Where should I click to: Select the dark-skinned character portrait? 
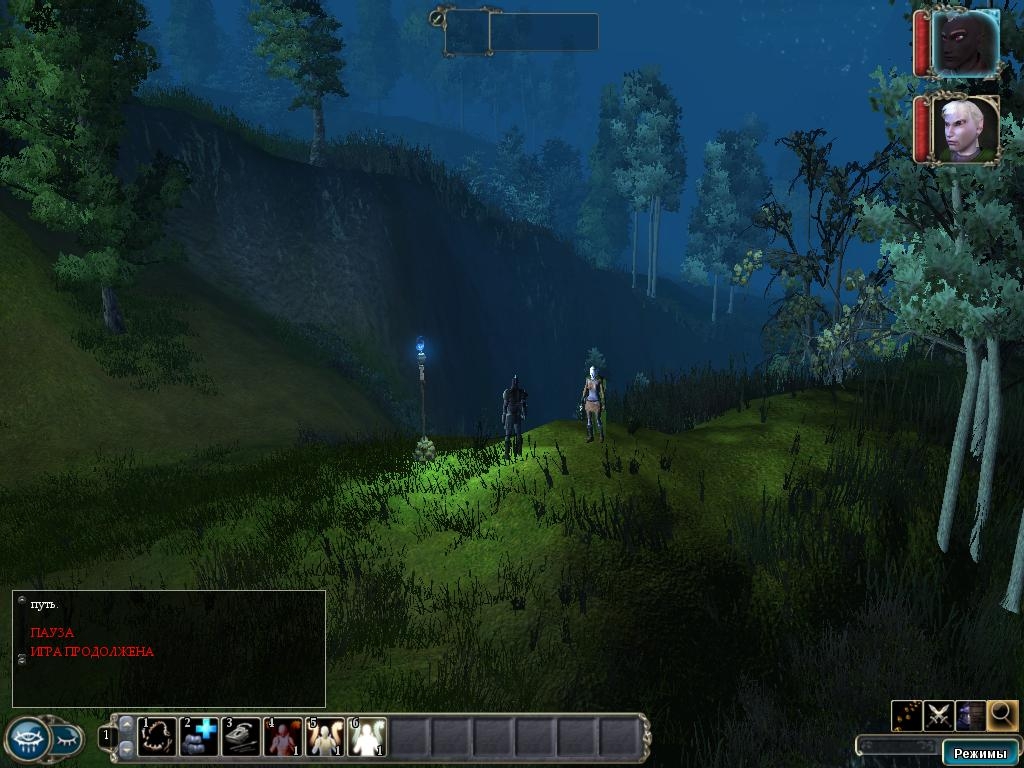coord(965,42)
